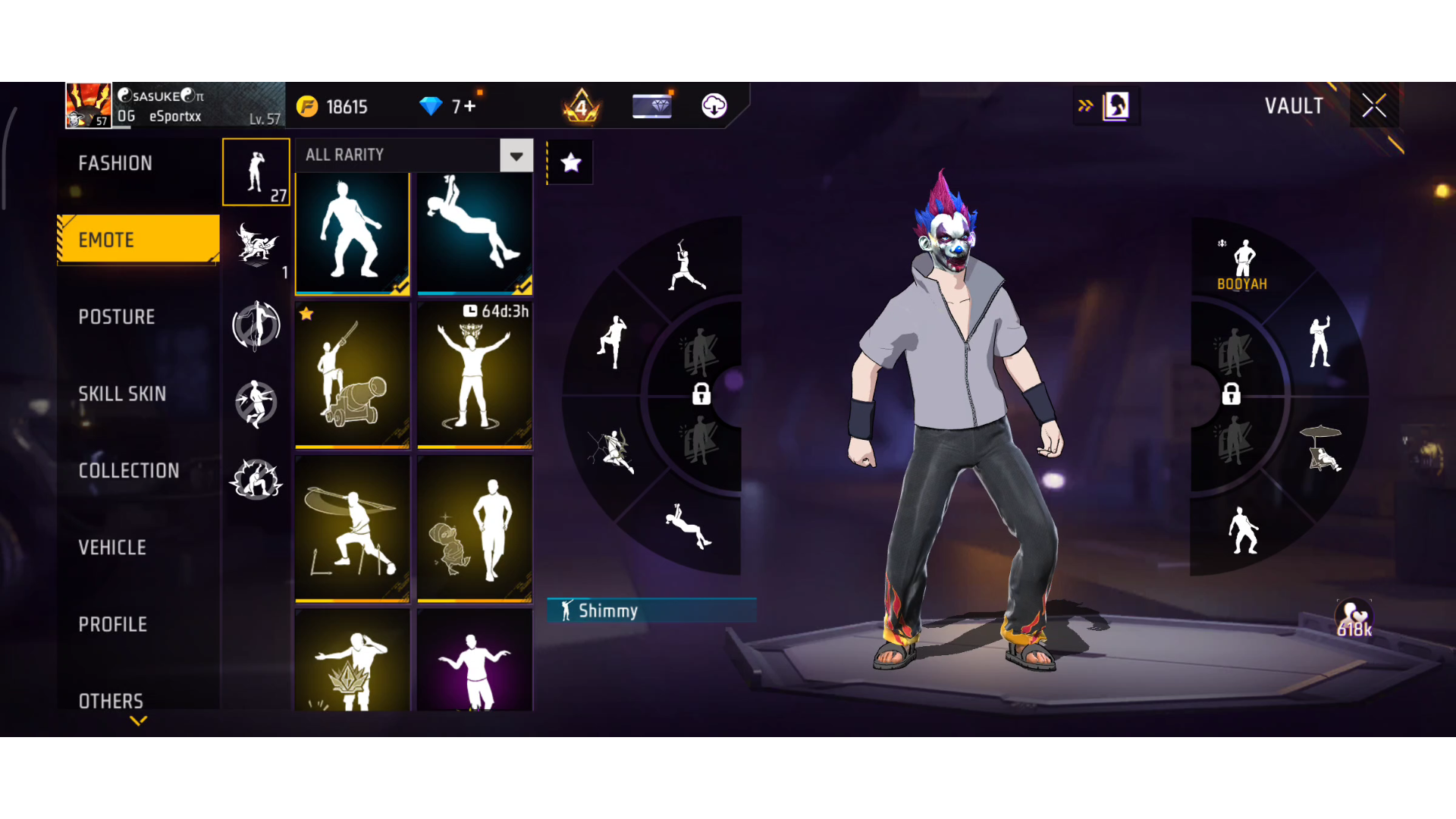Select the beach chair umbrella emote slot
The image size is (1456, 819).
click(x=1321, y=449)
